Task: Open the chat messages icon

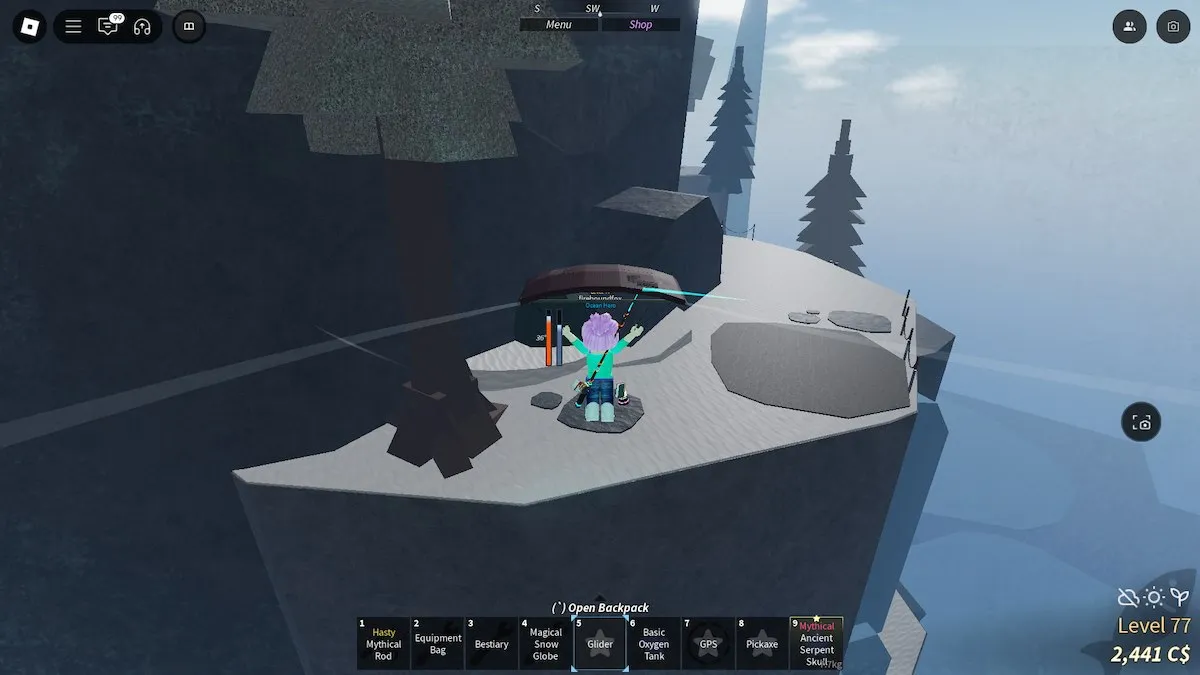Action: [107, 27]
